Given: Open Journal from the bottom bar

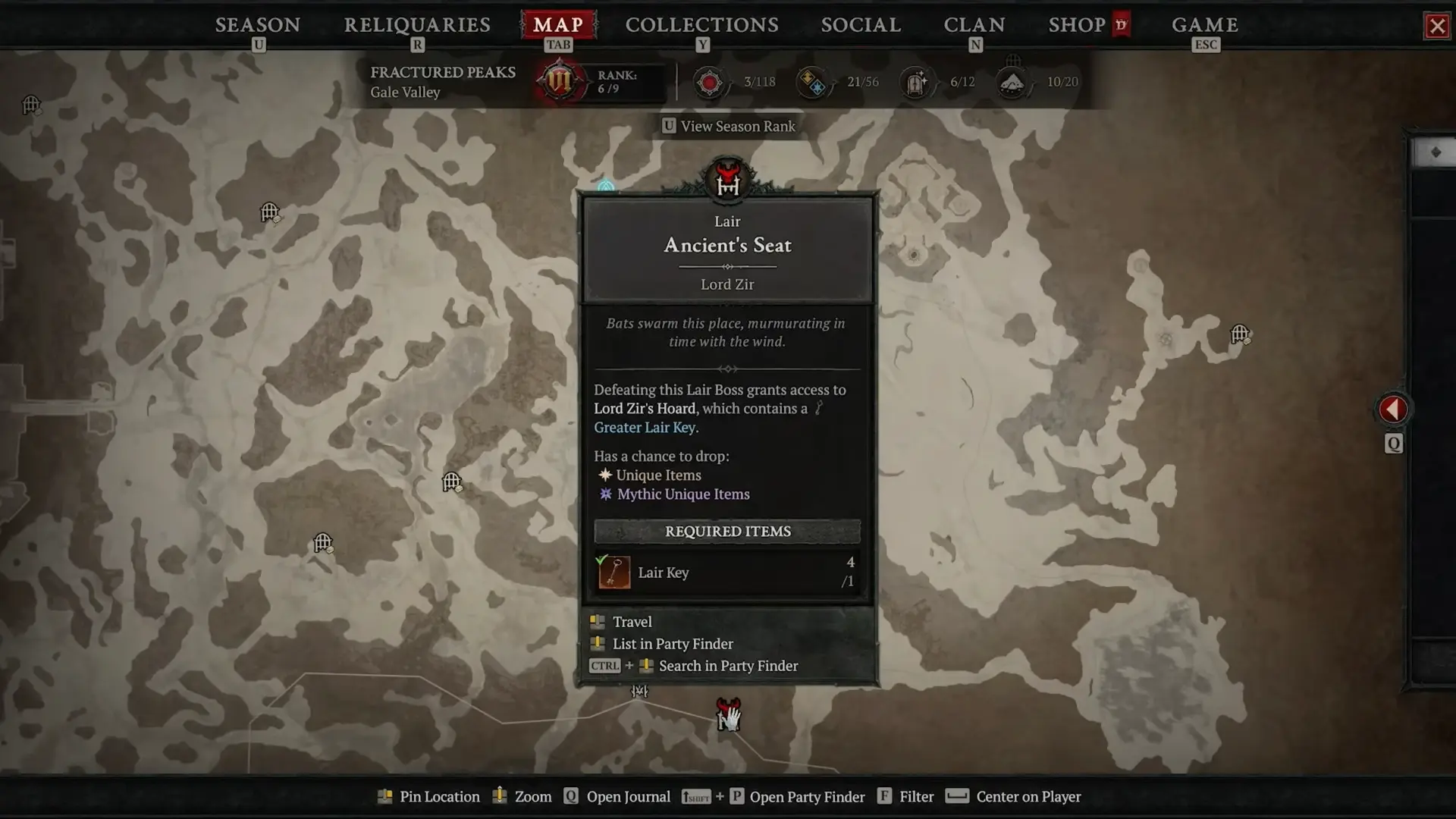Looking at the screenshot, I should [x=628, y=797].
